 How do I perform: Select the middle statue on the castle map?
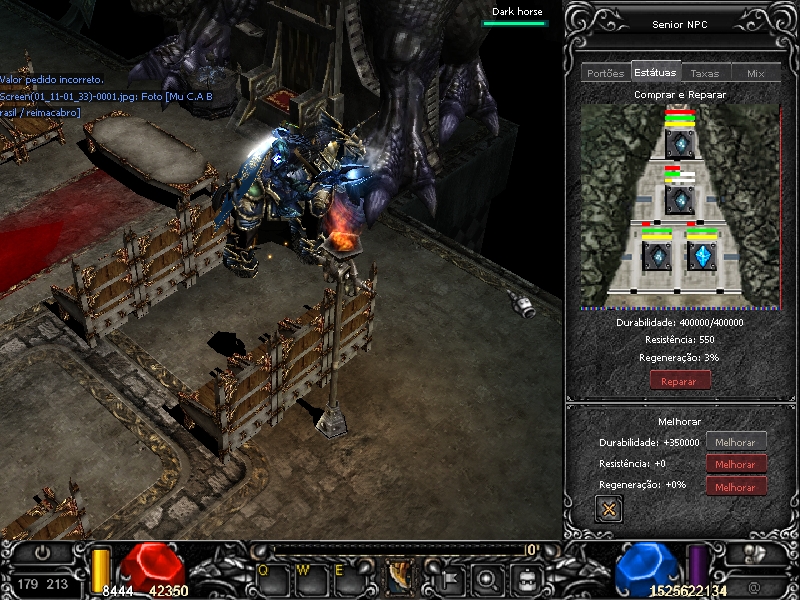tap(680, 200)
